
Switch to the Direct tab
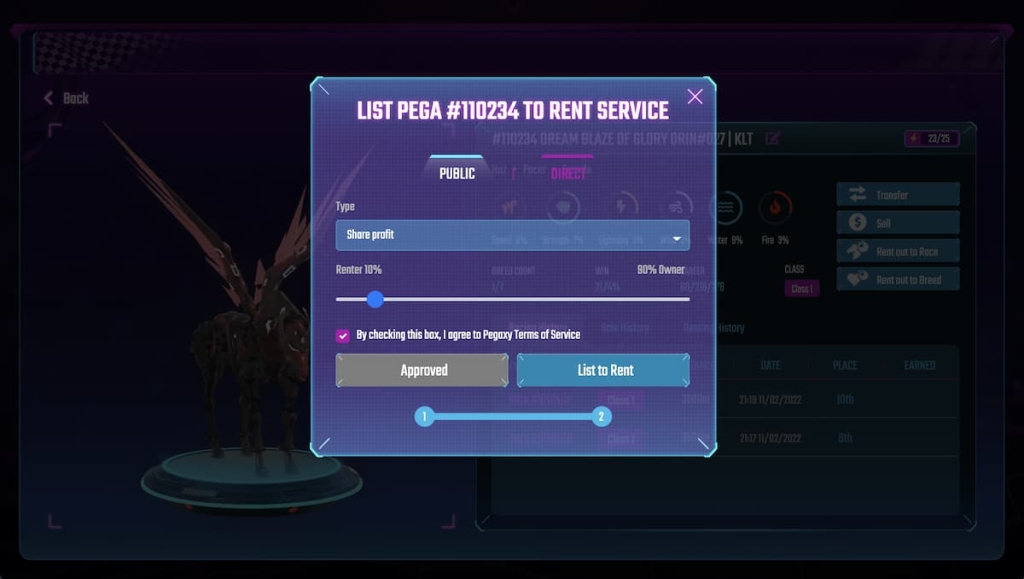point(568,173)
